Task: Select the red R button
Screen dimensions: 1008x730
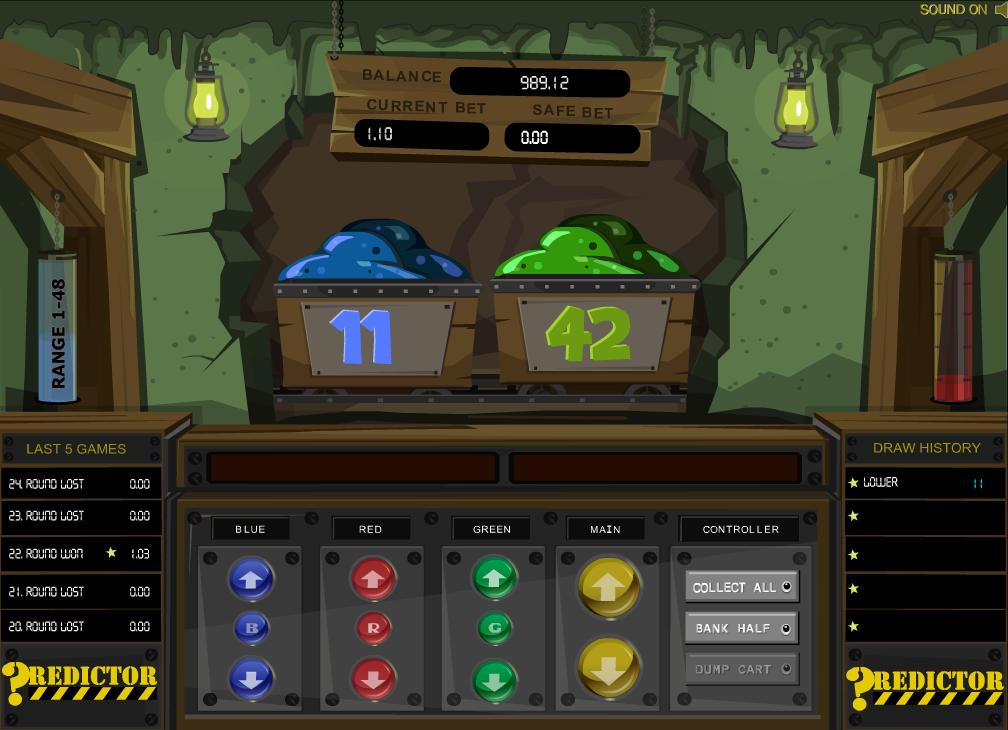Action: click(372, 628)
